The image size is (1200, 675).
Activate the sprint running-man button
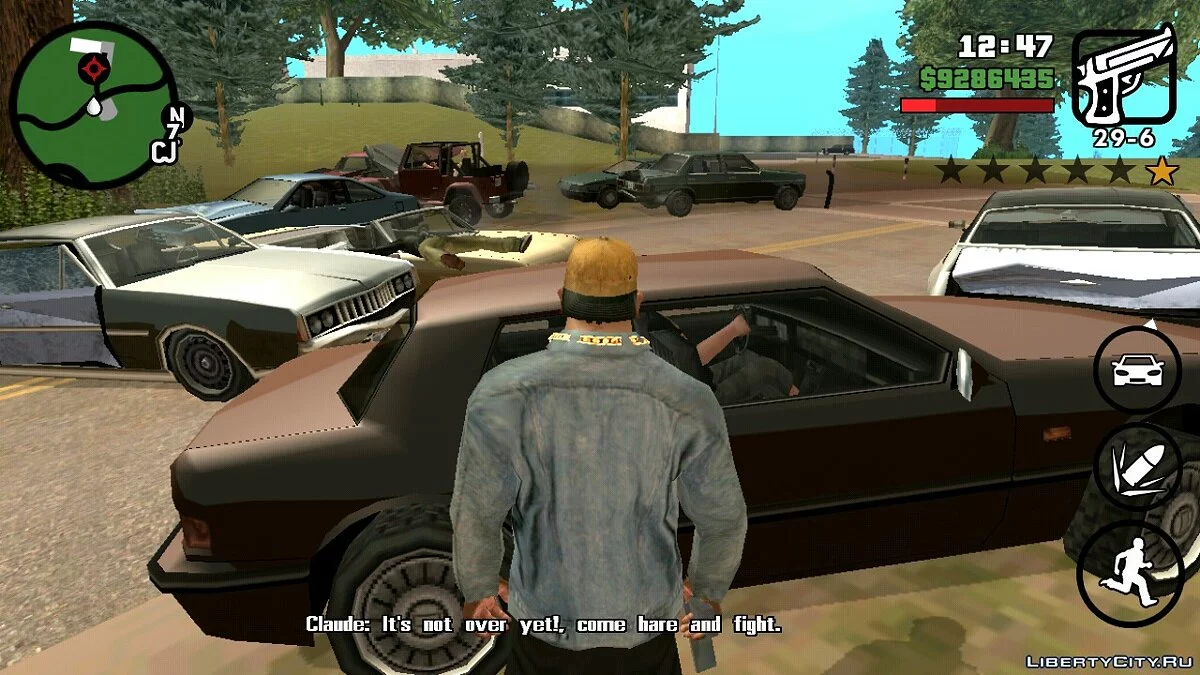(x=1129, y=570)
